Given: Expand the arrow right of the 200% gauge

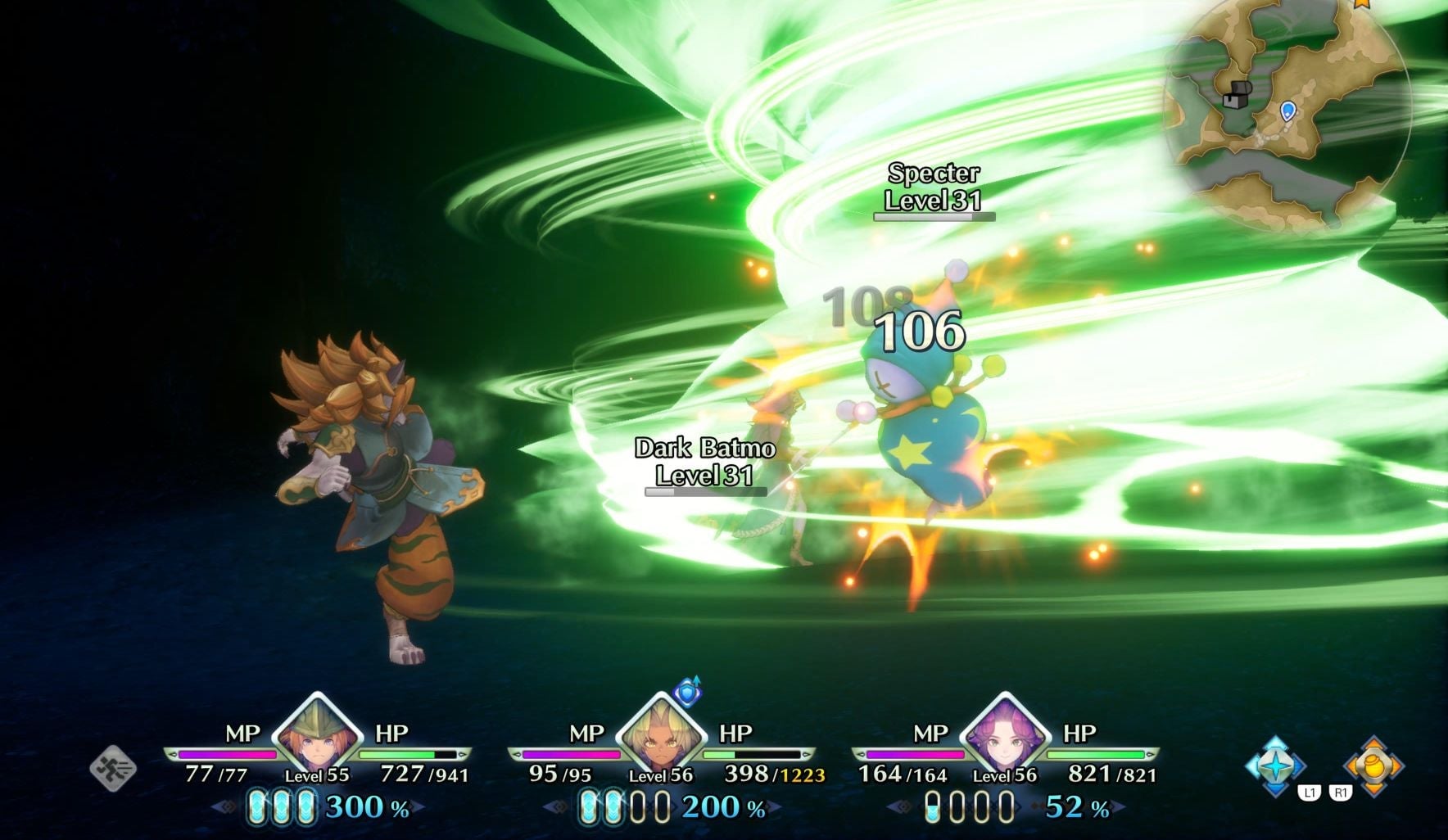Looking at the screenshot, I should tap(775, 806).
